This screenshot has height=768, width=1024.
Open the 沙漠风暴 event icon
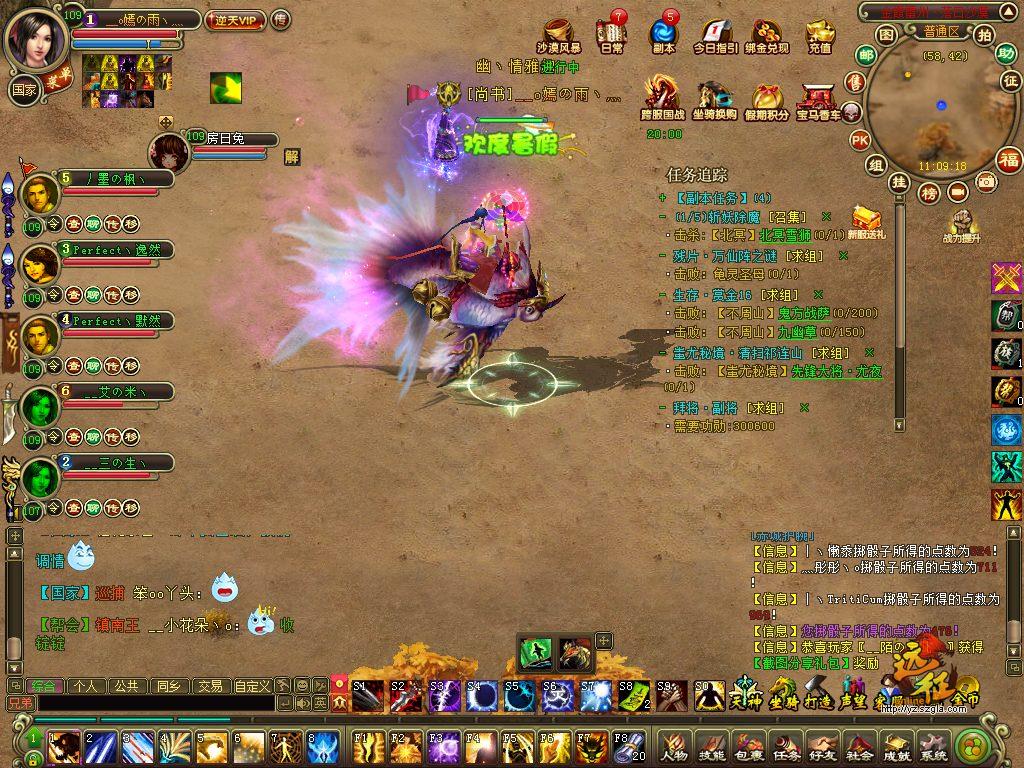point(558,35)
